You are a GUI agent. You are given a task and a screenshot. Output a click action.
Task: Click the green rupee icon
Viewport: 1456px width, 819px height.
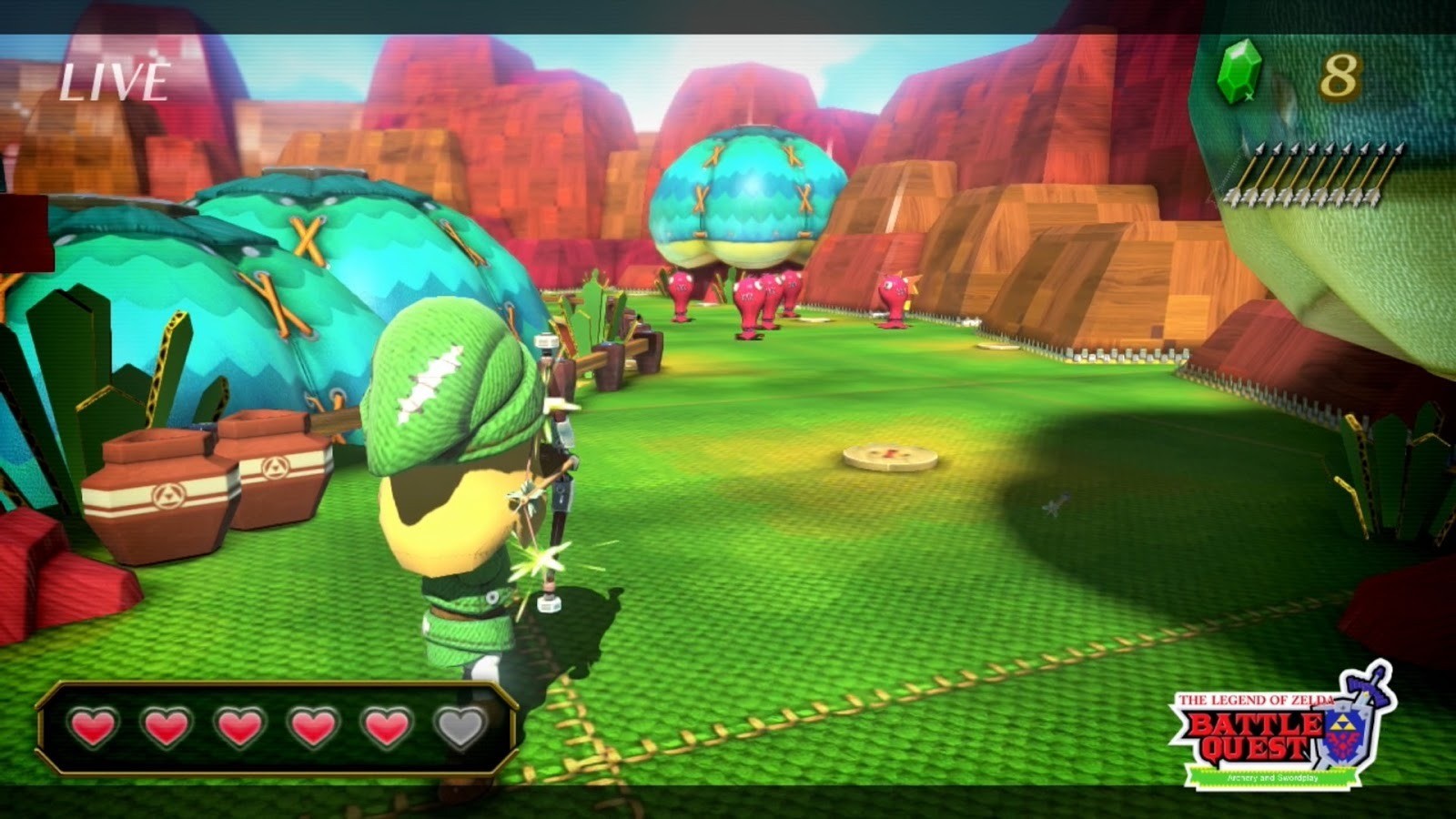pos(1239,76)
